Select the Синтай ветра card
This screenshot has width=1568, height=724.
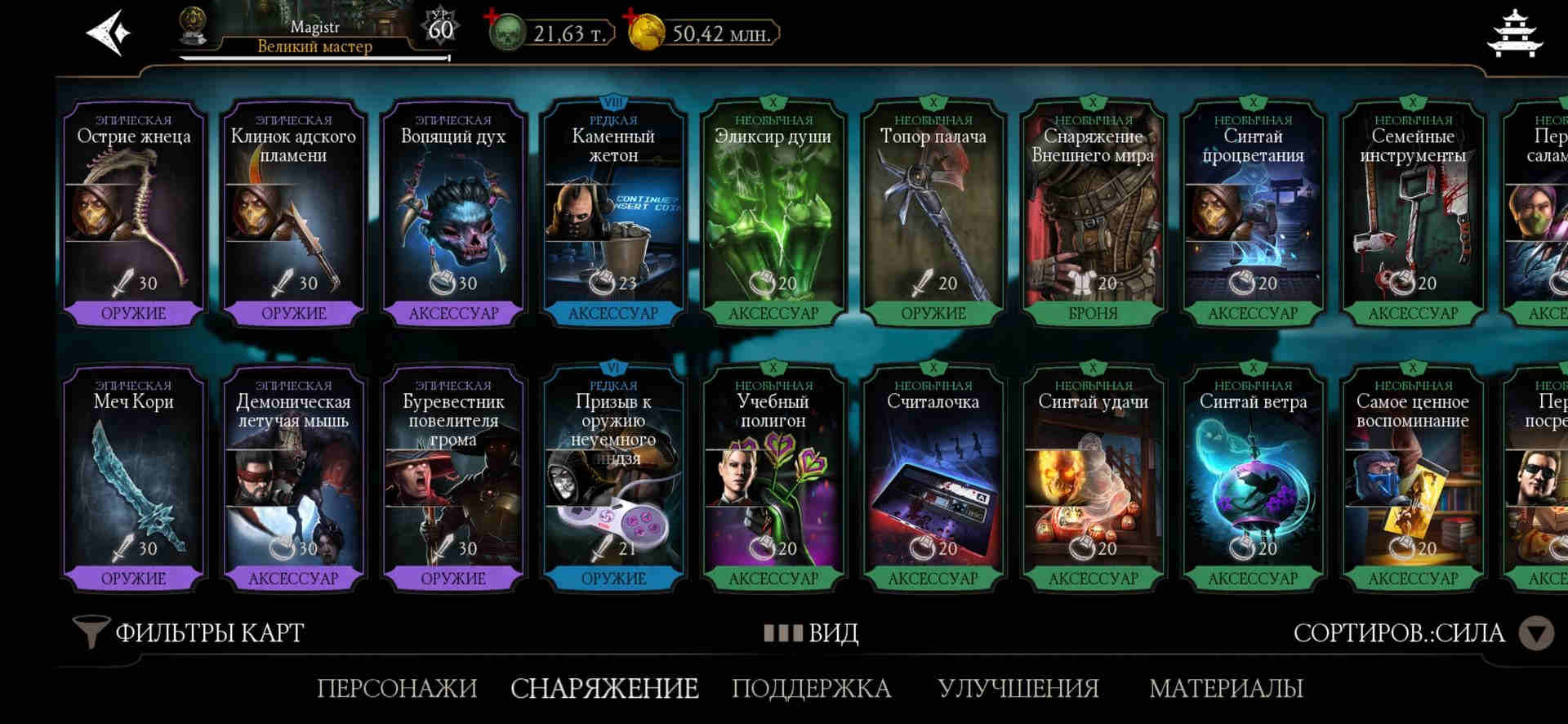pyautogui.click(x=1254, y=479)
